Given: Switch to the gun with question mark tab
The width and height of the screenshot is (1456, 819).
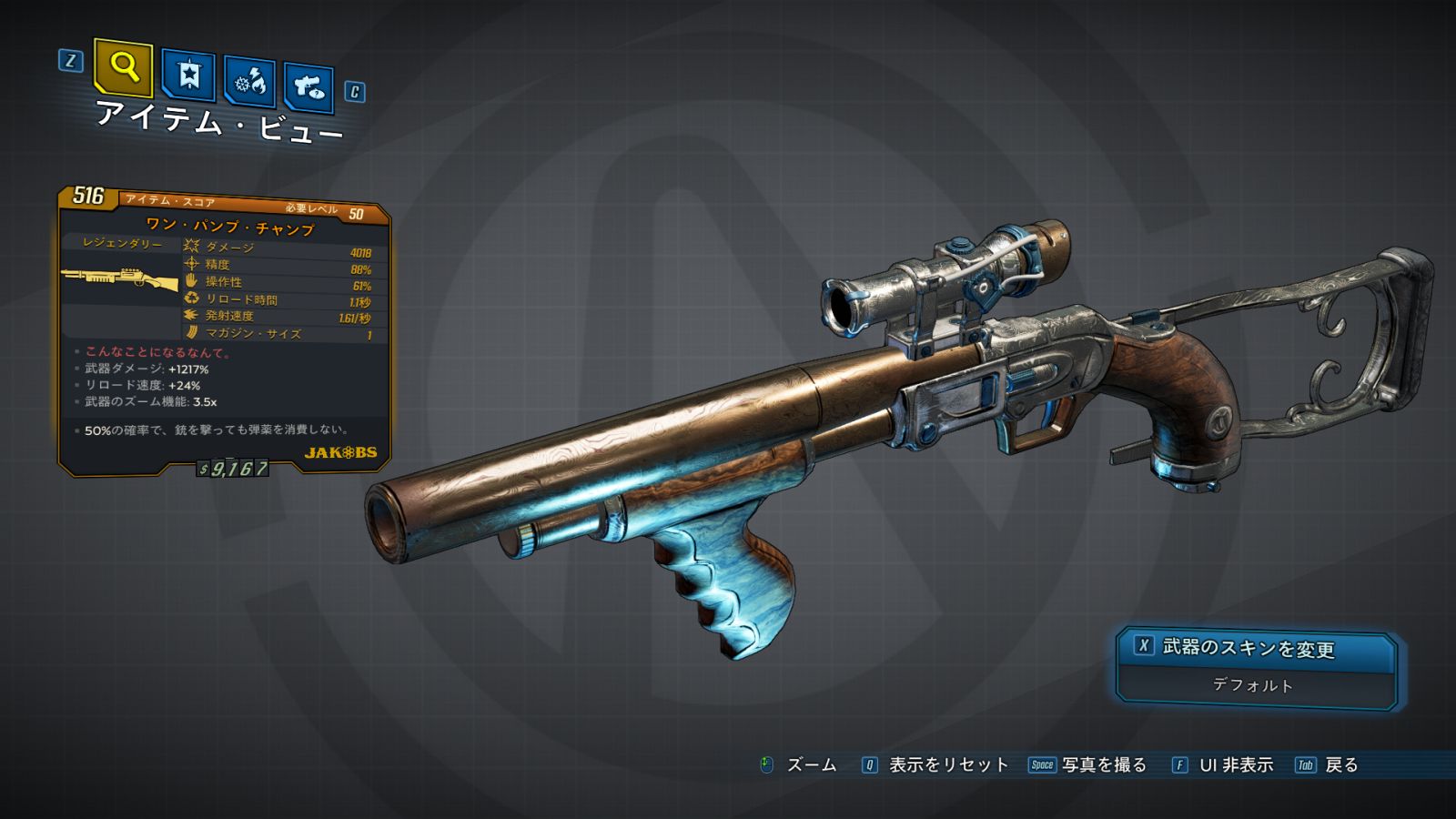Looking at the screenshot, I should pyautogui.click(x=308, y=87).
